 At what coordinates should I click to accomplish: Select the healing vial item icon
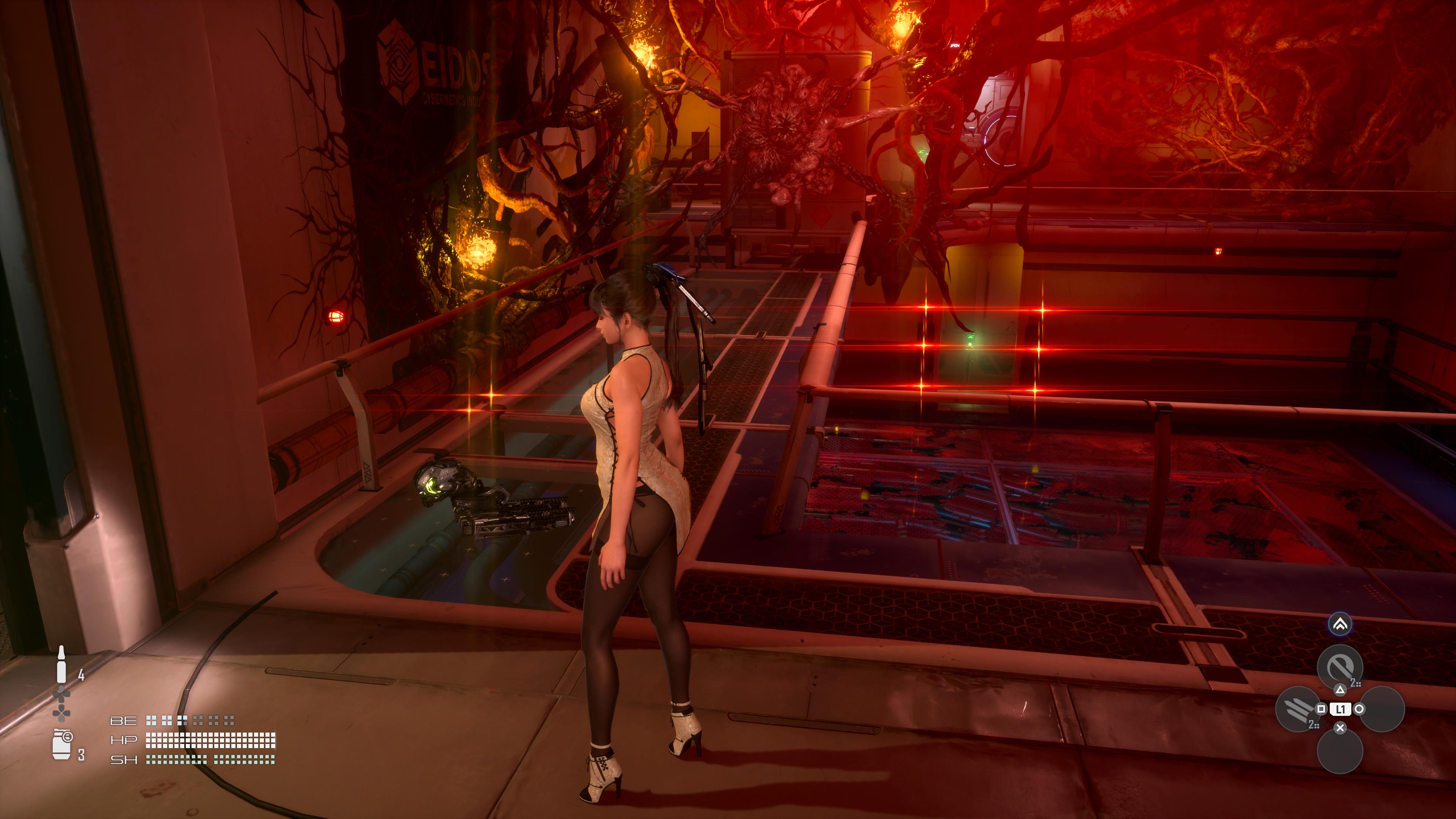[x=61, y=665]
